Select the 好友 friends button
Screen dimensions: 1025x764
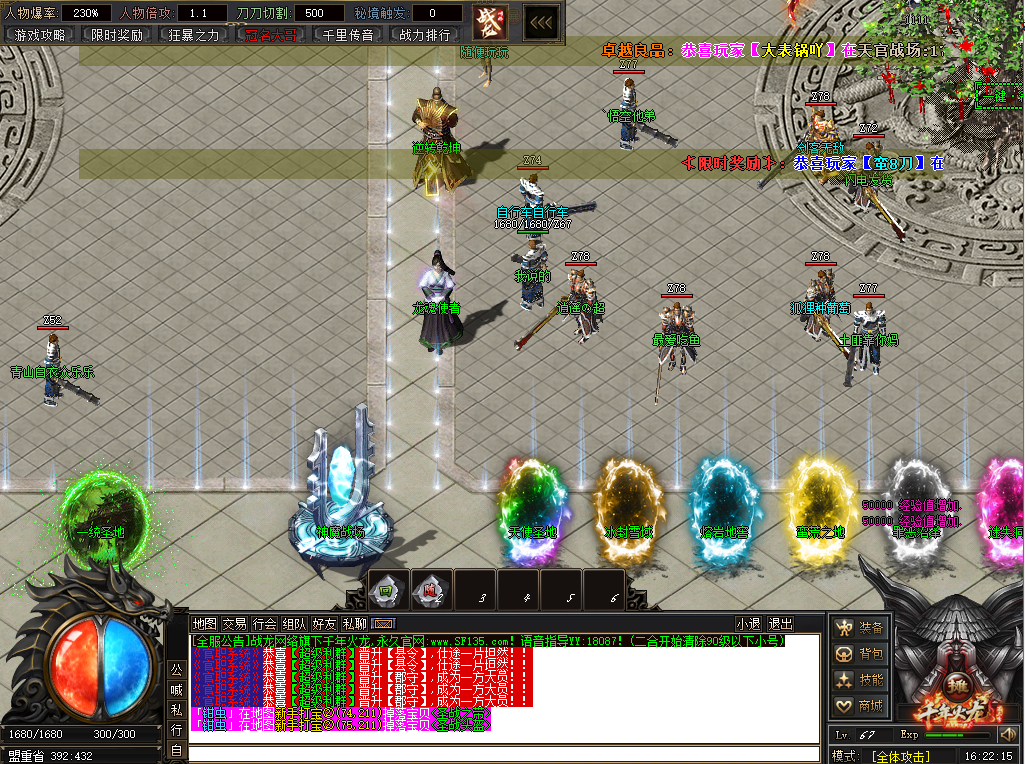coord(324,624)
